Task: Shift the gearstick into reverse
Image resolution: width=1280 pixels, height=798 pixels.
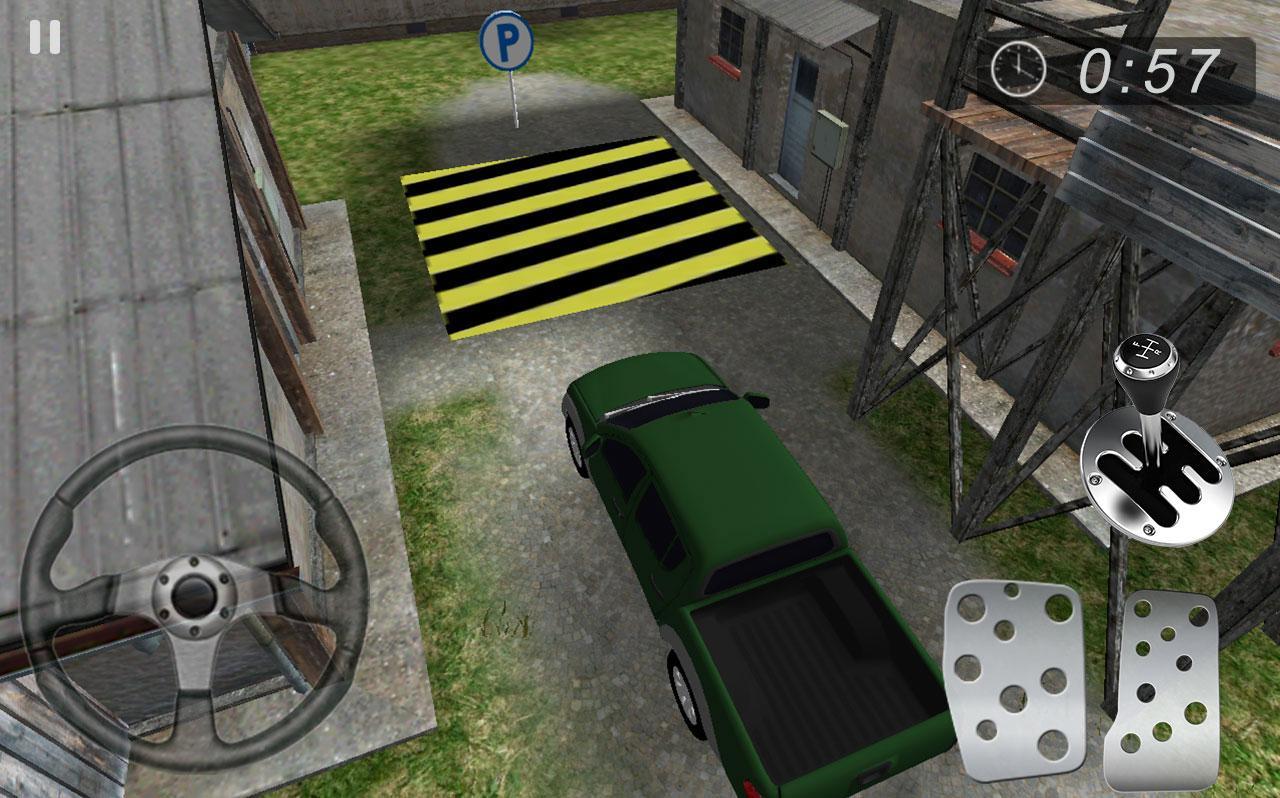Action: pyautogui.click(x=1150, y=420)
